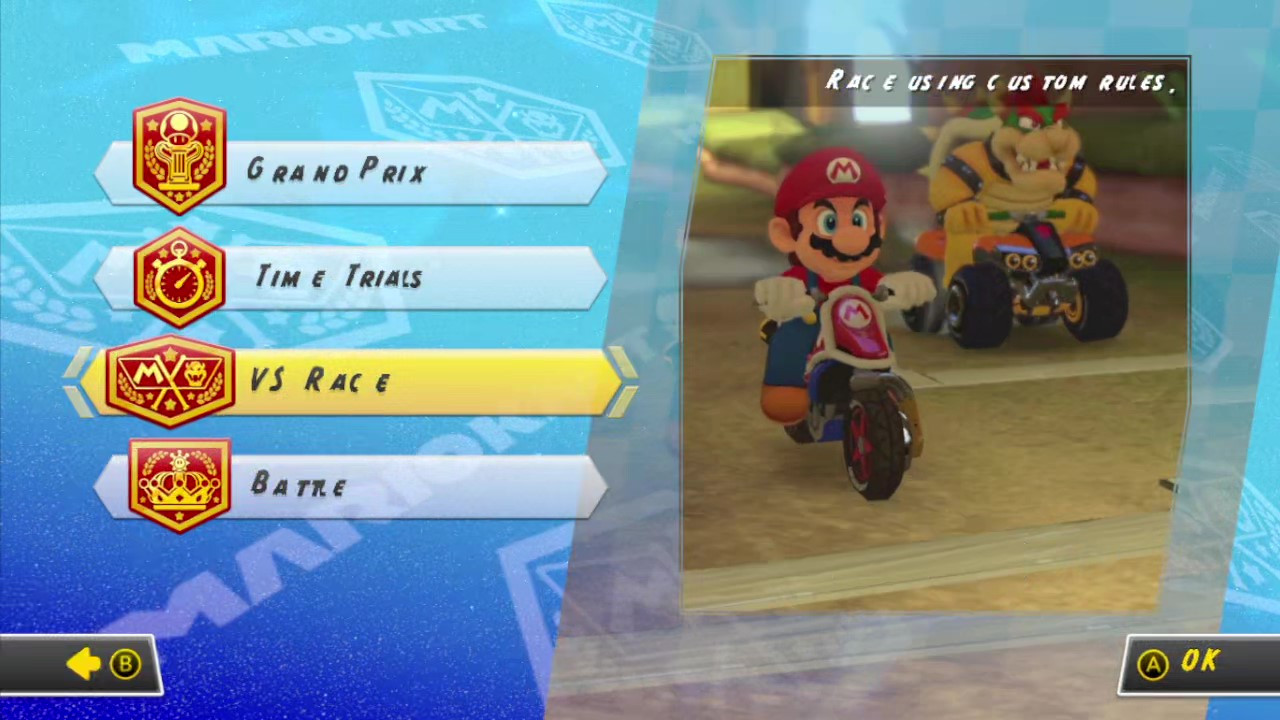Click the custom rules description text
The width and height of the screenshot is (1280, 720).
pyautogui.click(x=1000, y=82)
